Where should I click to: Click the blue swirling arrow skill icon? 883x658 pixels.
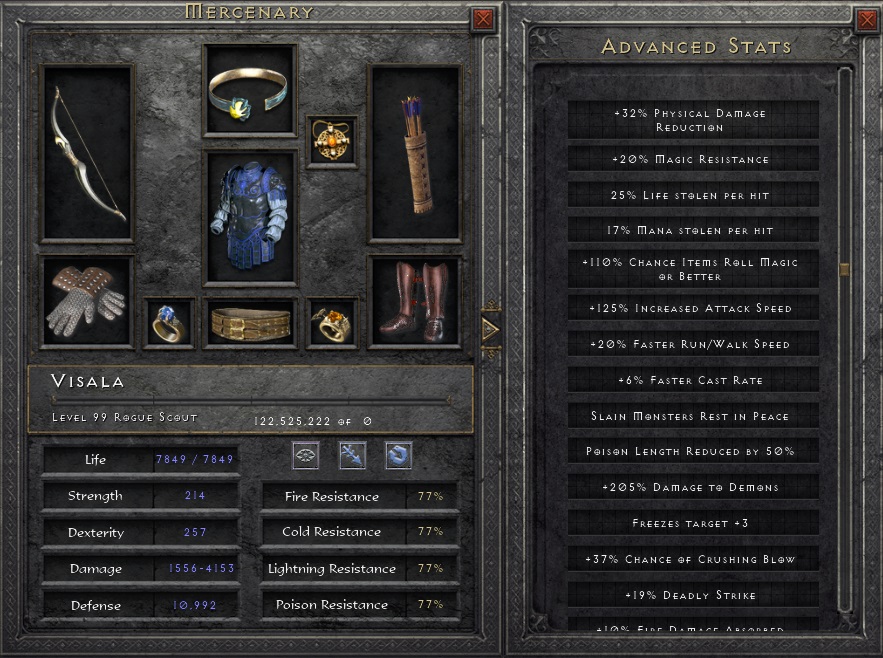398,456
